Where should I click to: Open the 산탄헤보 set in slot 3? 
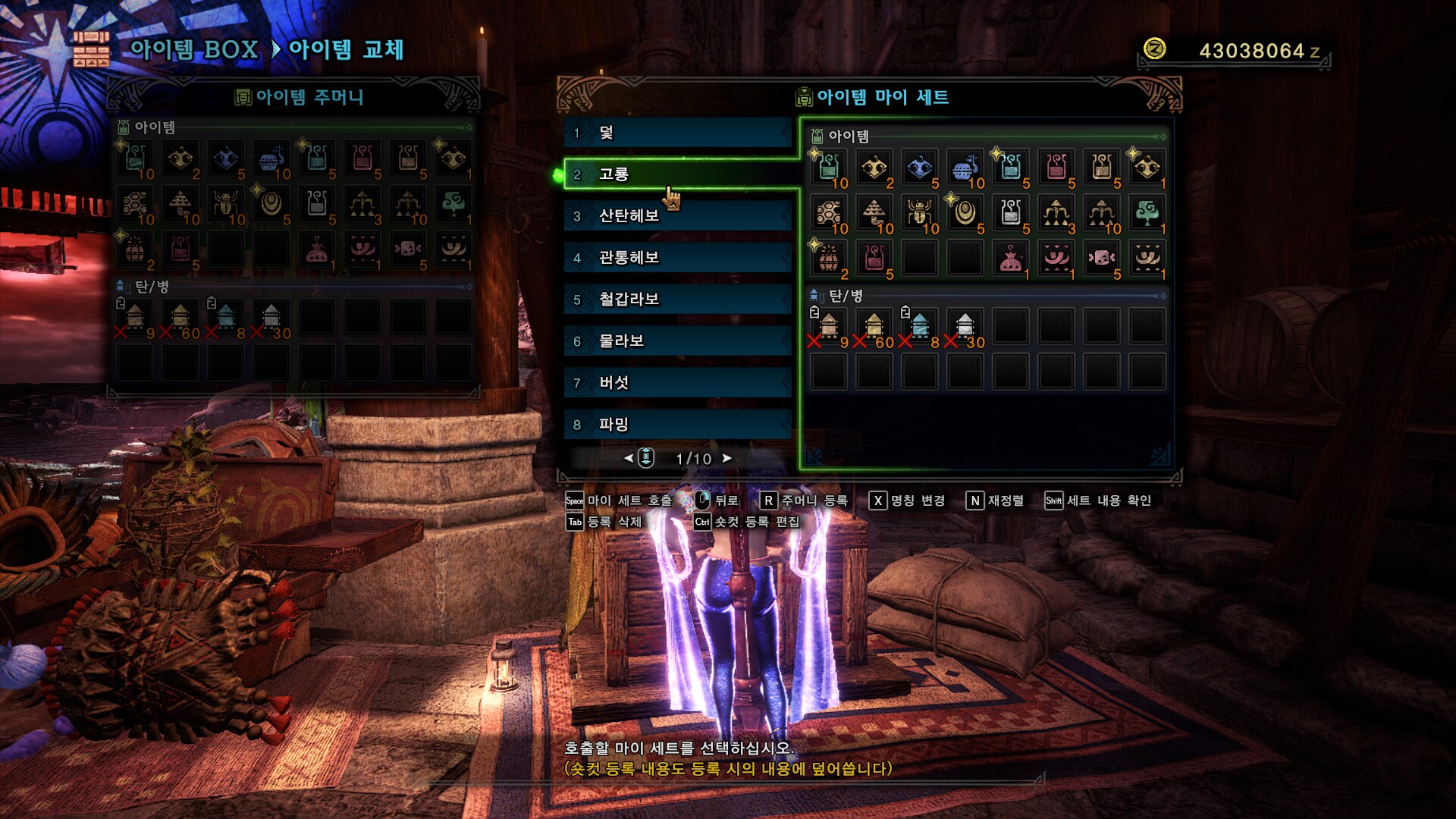click(675, 216)
